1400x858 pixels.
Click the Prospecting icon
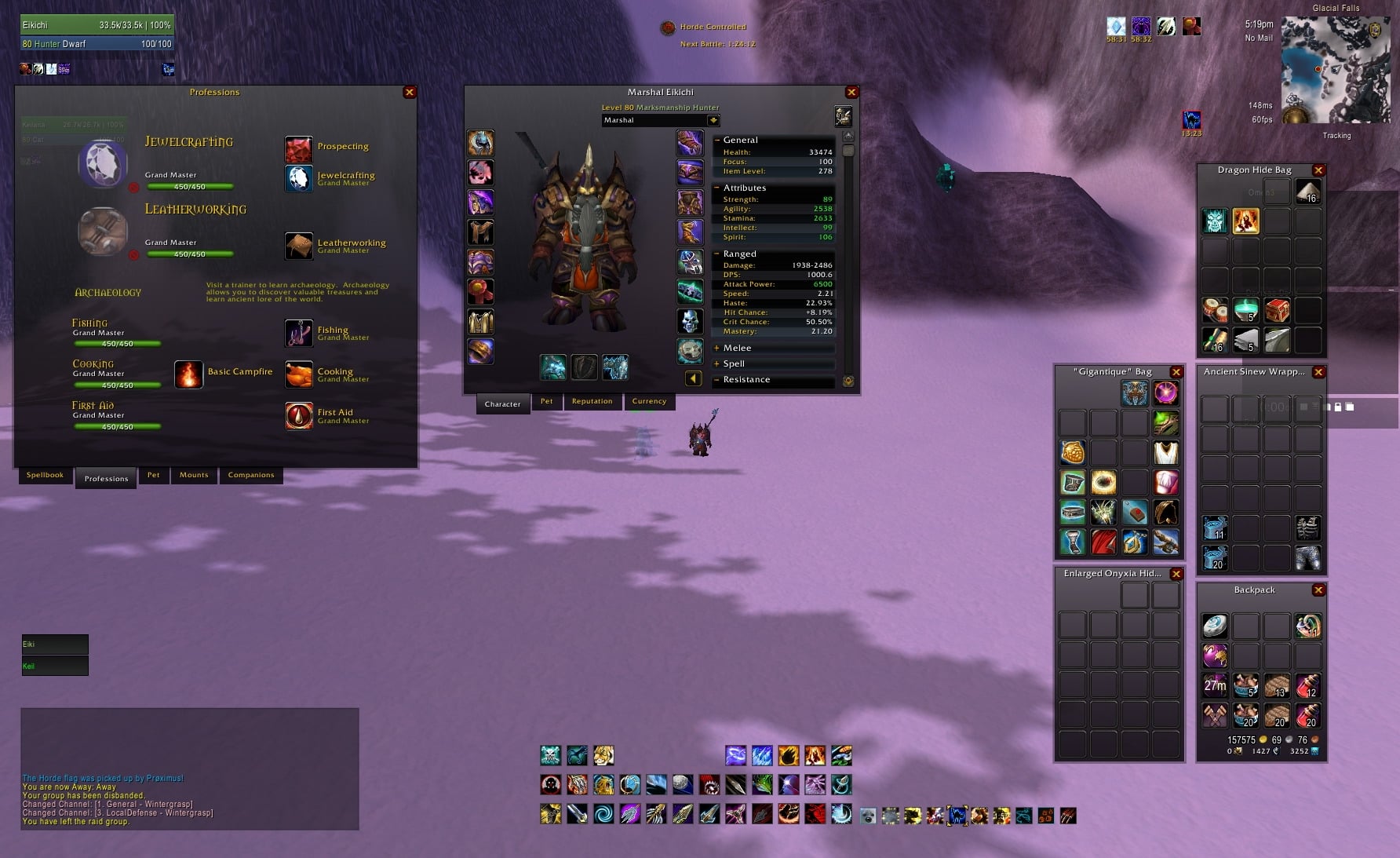point(299,149)
